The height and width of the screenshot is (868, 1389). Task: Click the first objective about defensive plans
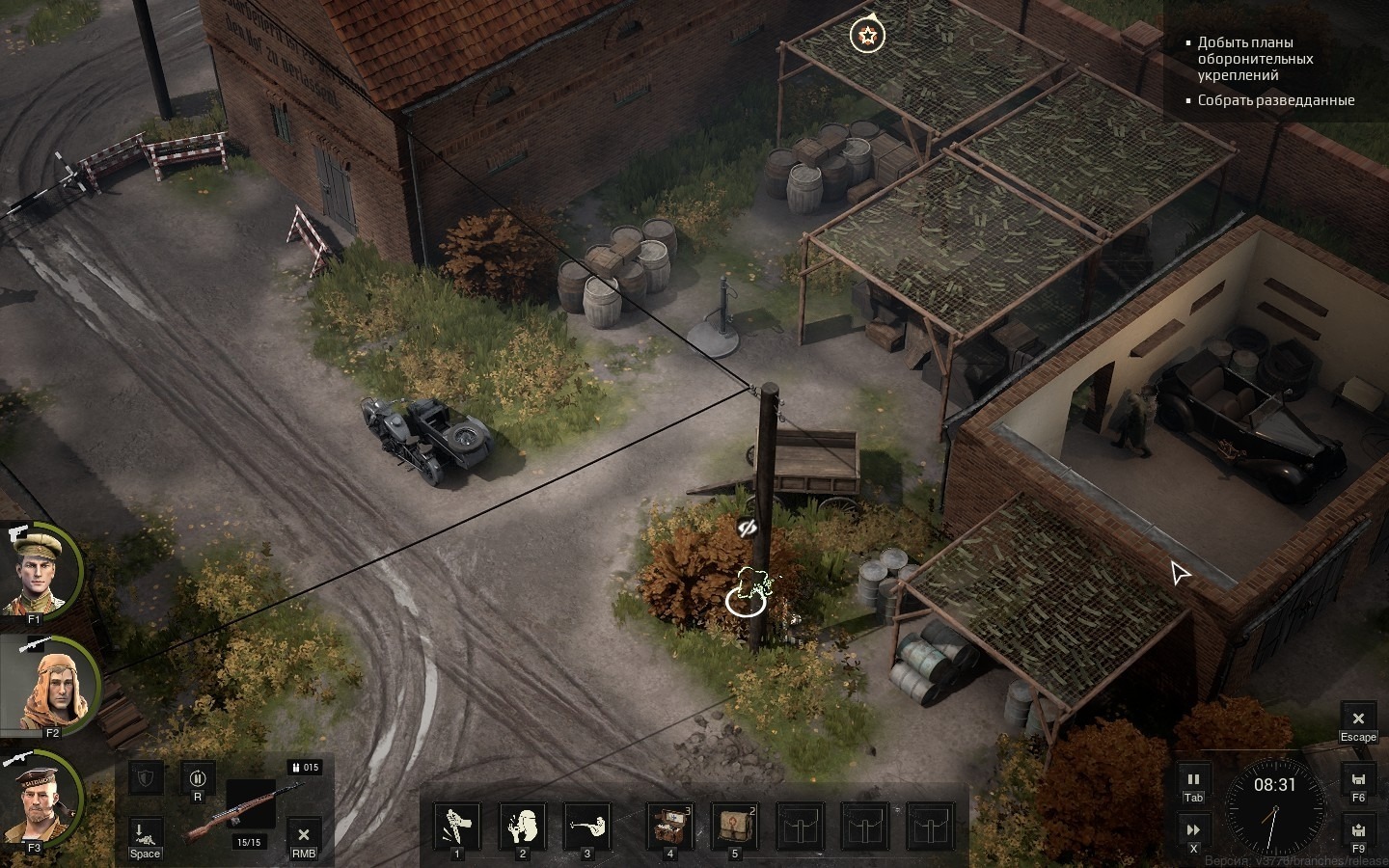(1255, 59)
